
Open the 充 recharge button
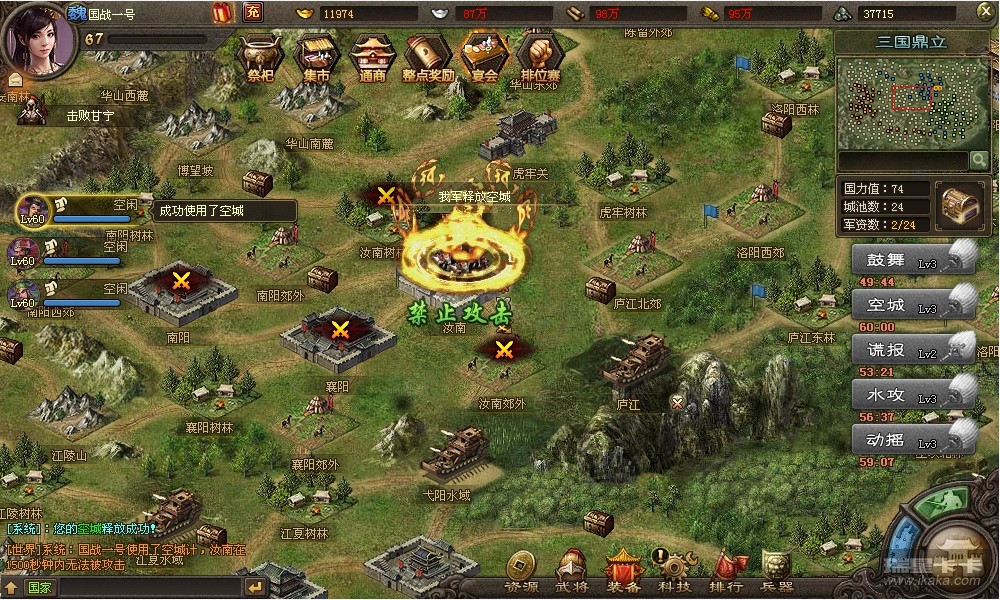pos(252,13)
